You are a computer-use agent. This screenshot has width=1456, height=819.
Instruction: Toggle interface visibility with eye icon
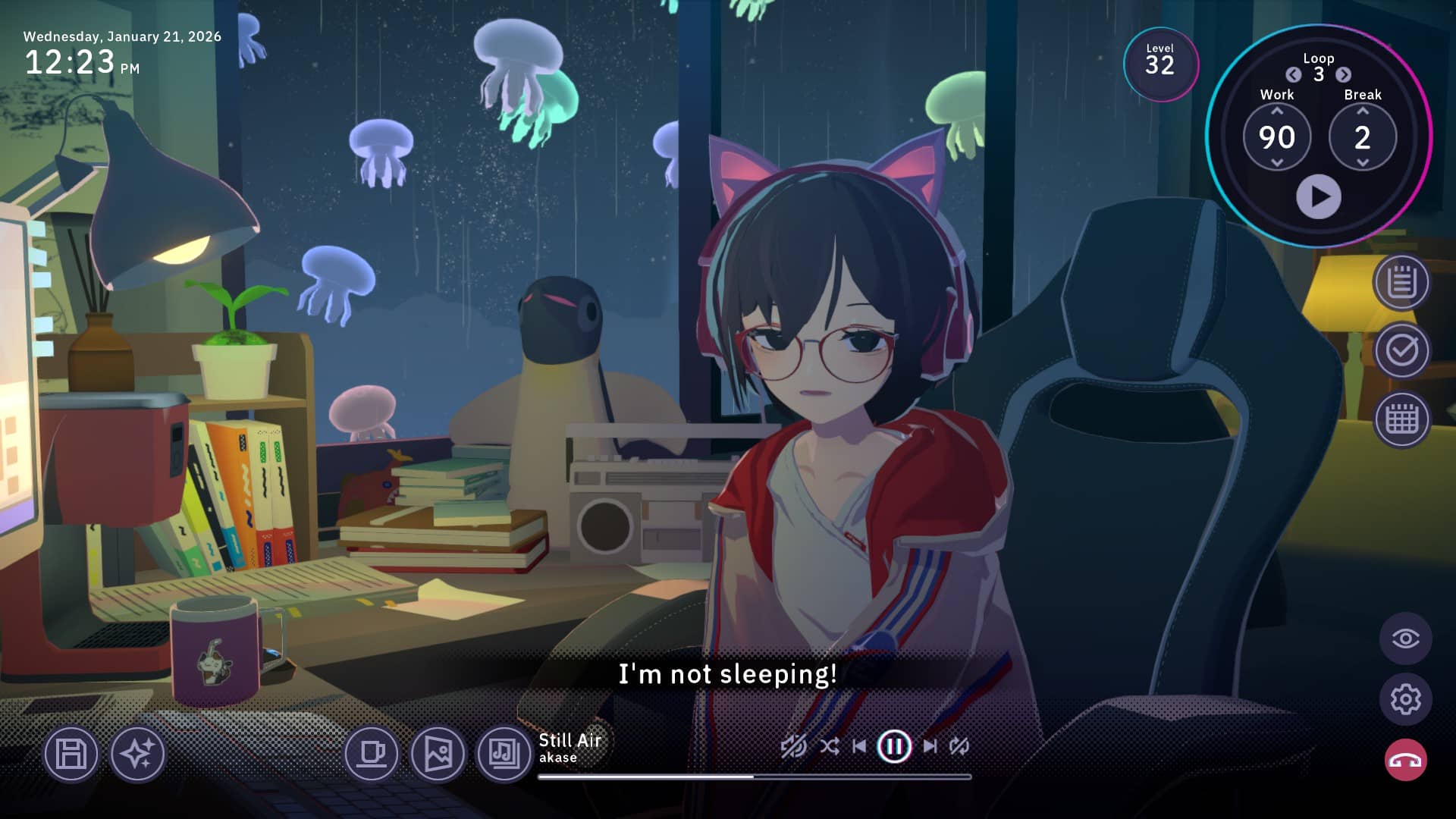pyautogui.click(x=1405, y=639)
